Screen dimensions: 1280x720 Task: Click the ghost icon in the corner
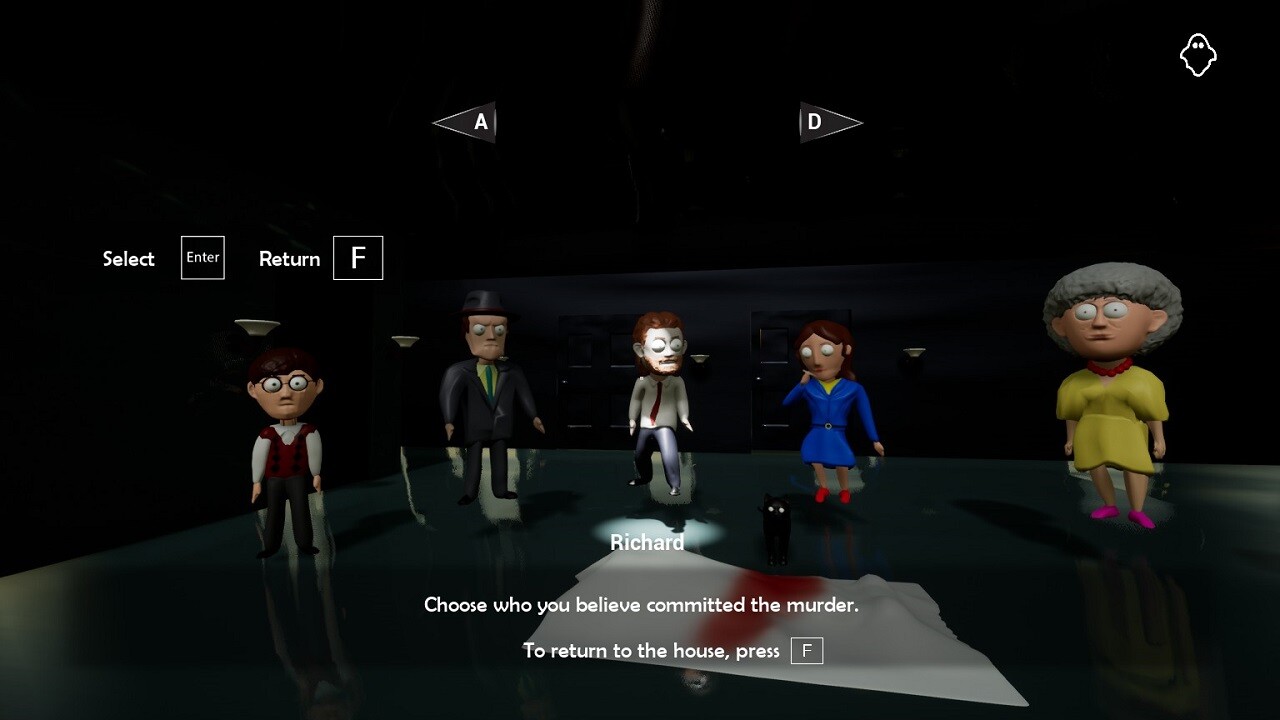pyautogui.click(x=1199, y=54)
